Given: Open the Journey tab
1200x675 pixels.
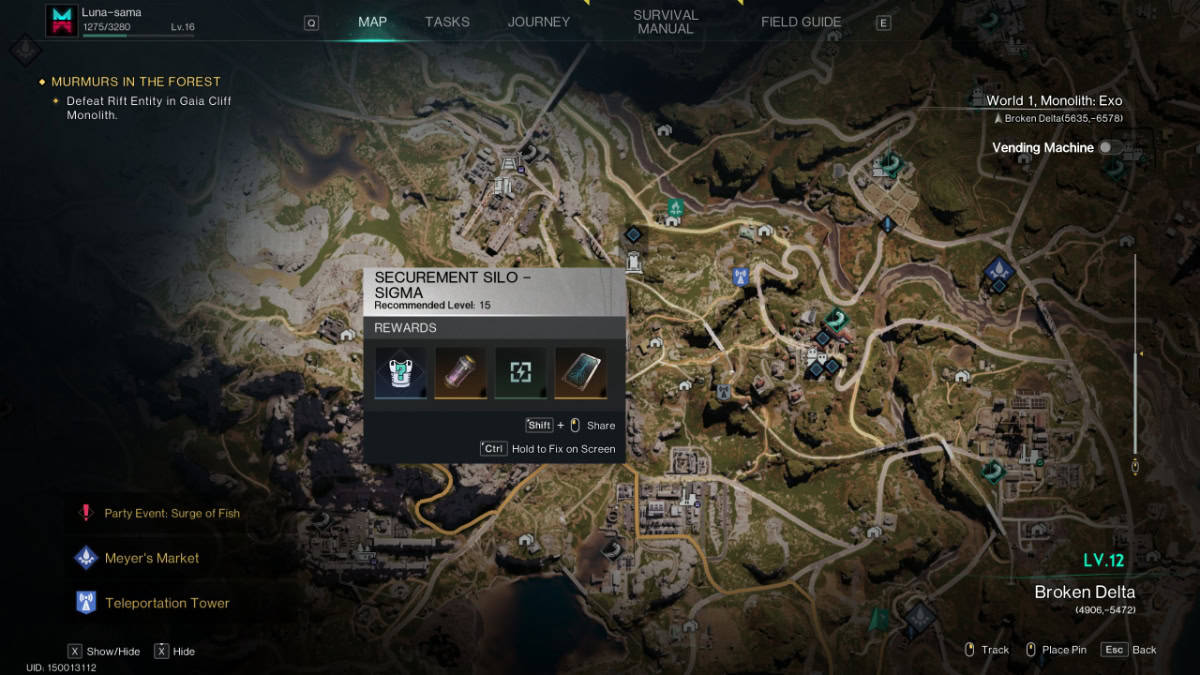Looking at the screenshot, I should 538,22.
